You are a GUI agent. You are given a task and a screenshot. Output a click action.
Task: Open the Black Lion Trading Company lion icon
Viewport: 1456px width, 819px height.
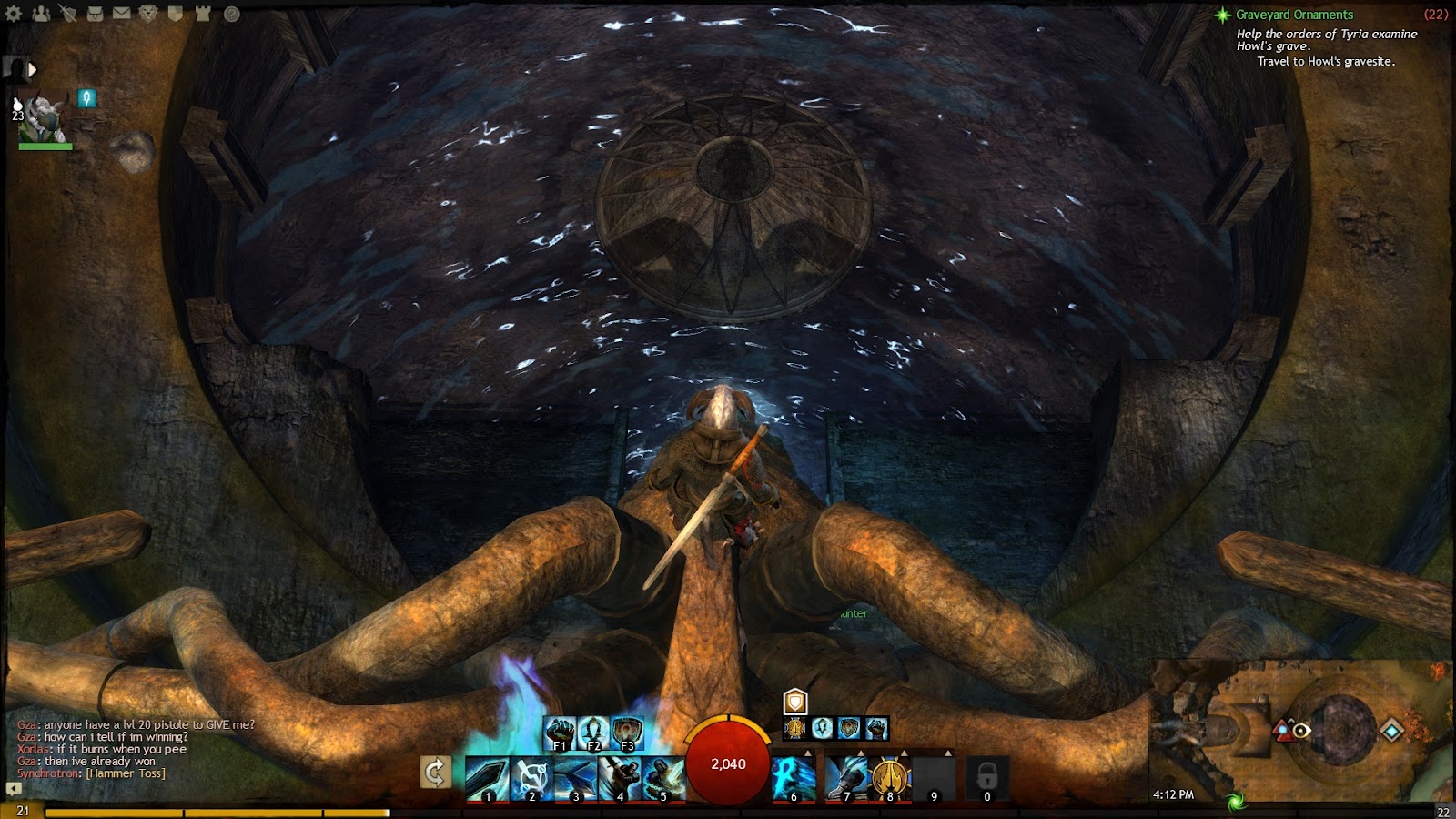point(149,14)
